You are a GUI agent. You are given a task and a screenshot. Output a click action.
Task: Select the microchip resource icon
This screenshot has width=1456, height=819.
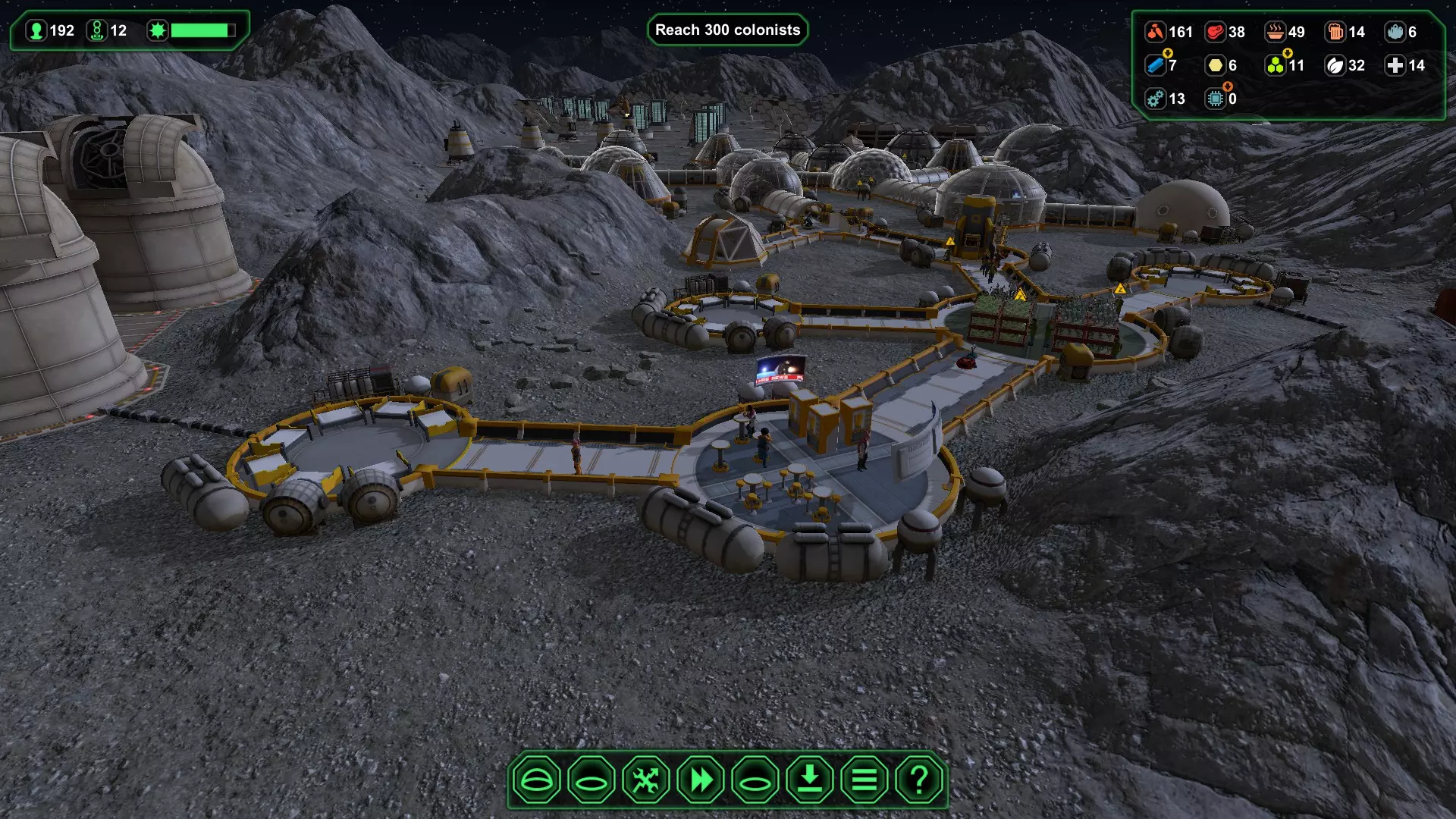[x=1216, y=99]
